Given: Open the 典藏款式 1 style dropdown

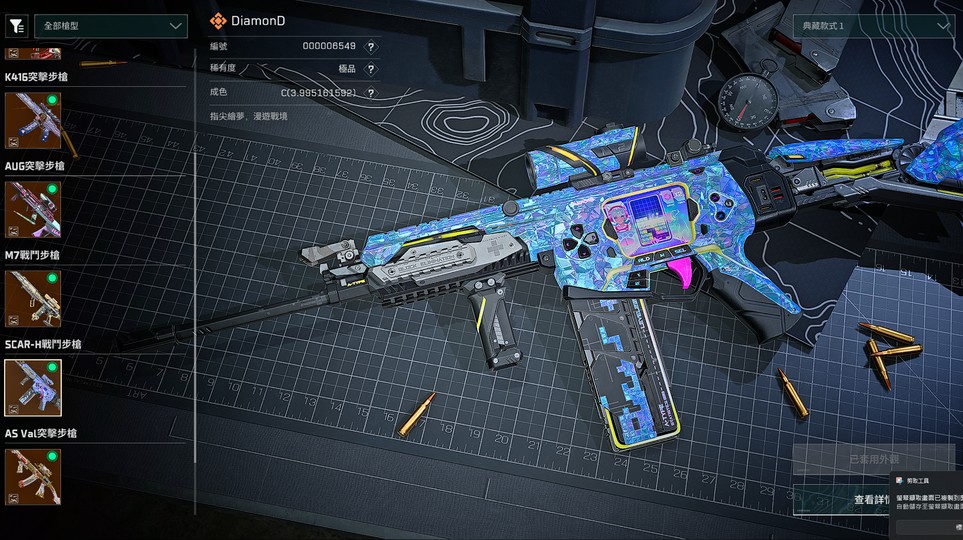Looking at the screenshot, I should [x=873, y=26].
